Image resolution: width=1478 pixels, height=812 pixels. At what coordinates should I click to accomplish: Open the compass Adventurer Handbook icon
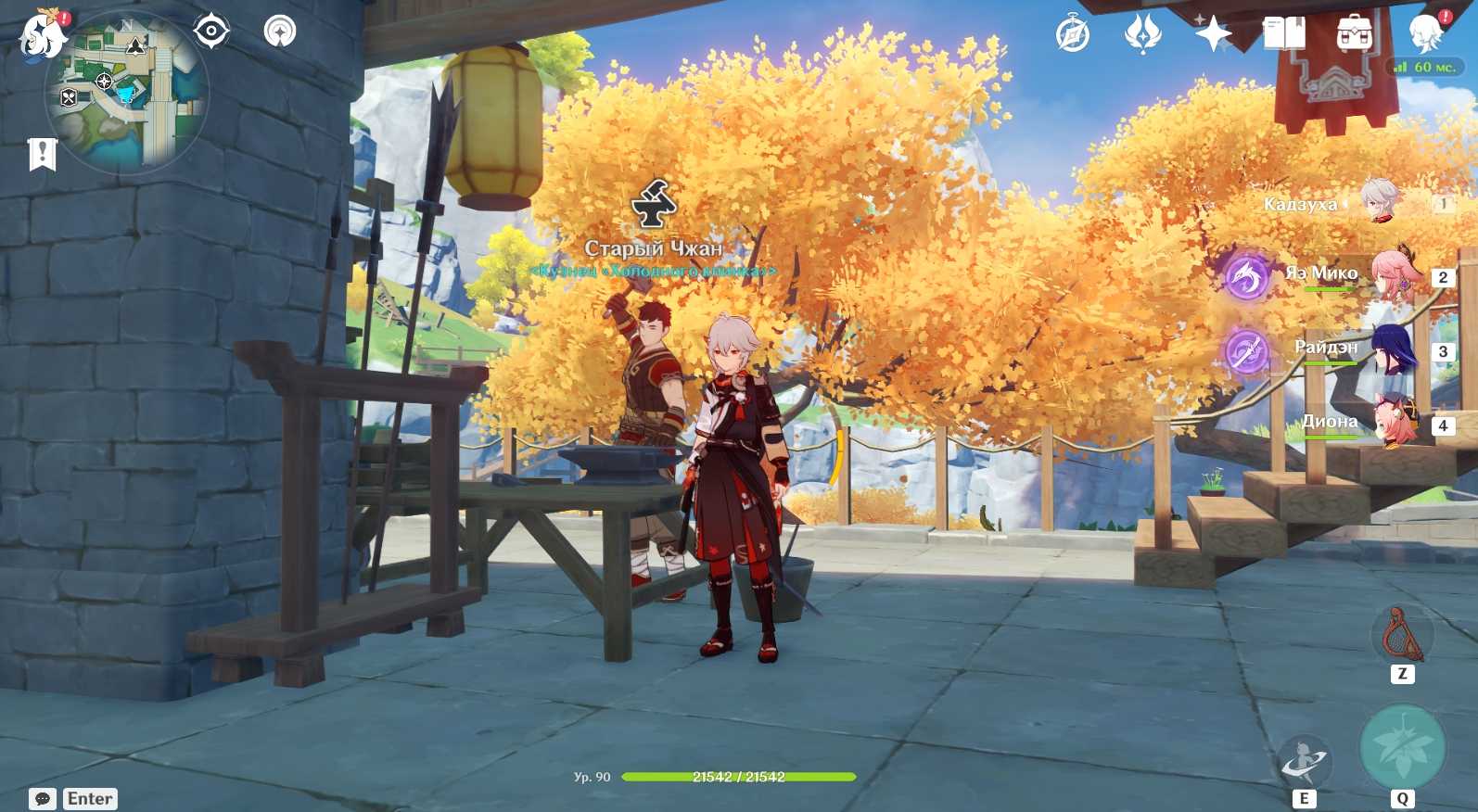[1073, 35]
